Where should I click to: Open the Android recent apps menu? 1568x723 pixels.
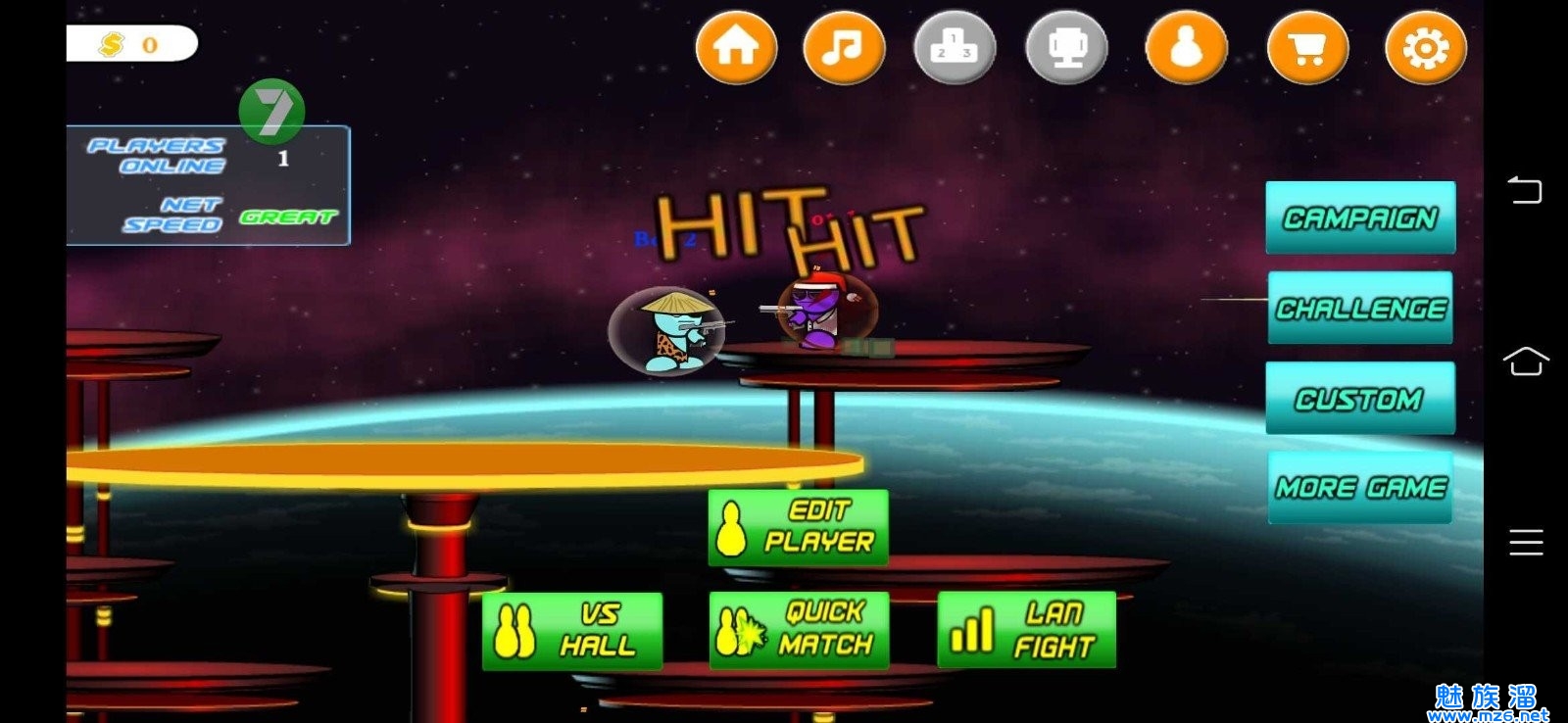point(1525,542)
